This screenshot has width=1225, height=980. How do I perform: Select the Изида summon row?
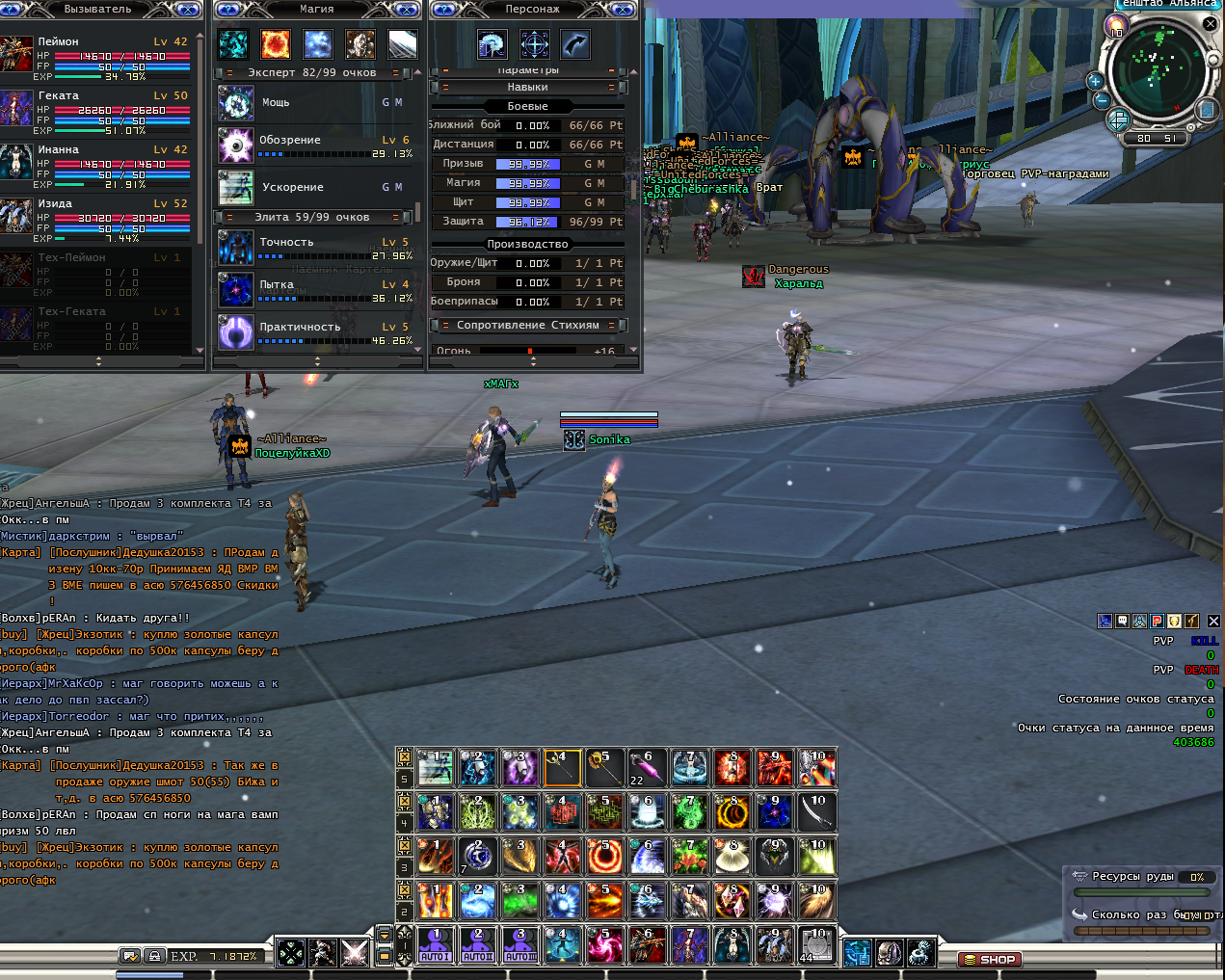[x=96, y=219]
